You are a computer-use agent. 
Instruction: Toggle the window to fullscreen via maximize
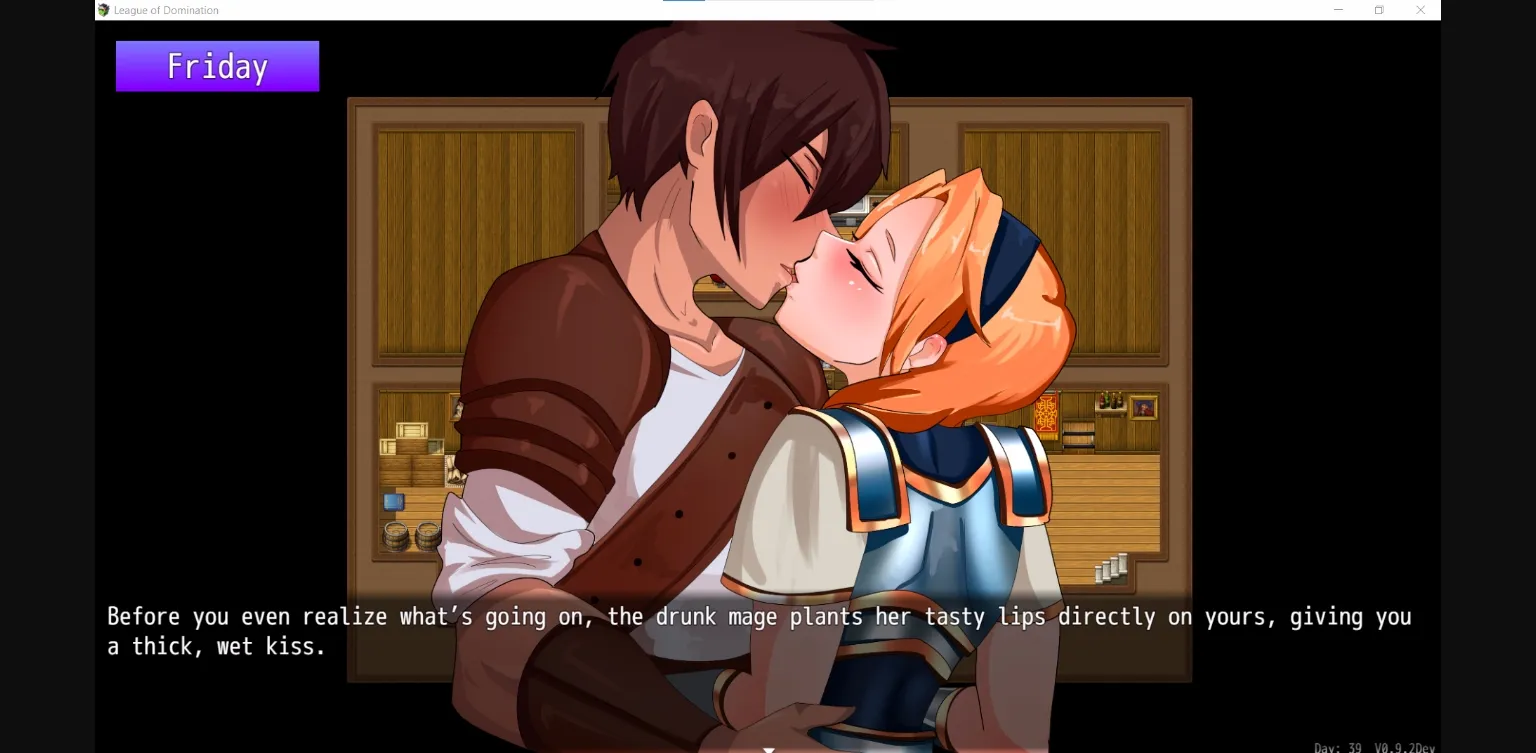(1379, 9)
